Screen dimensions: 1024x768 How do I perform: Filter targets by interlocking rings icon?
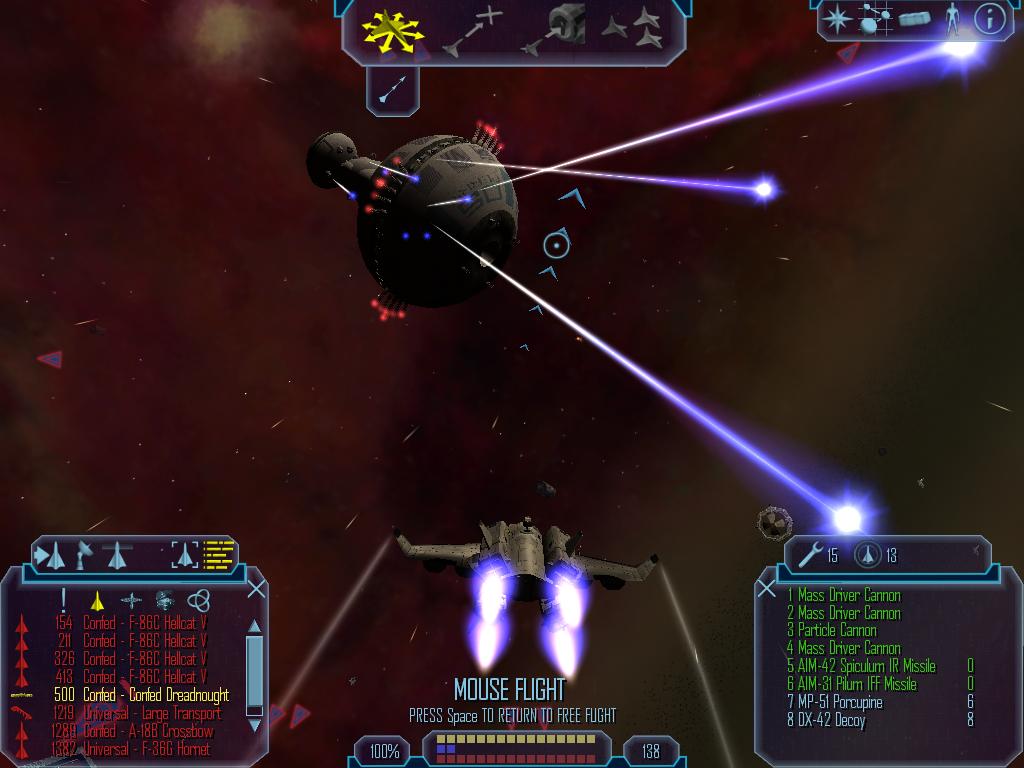(198, 600)
